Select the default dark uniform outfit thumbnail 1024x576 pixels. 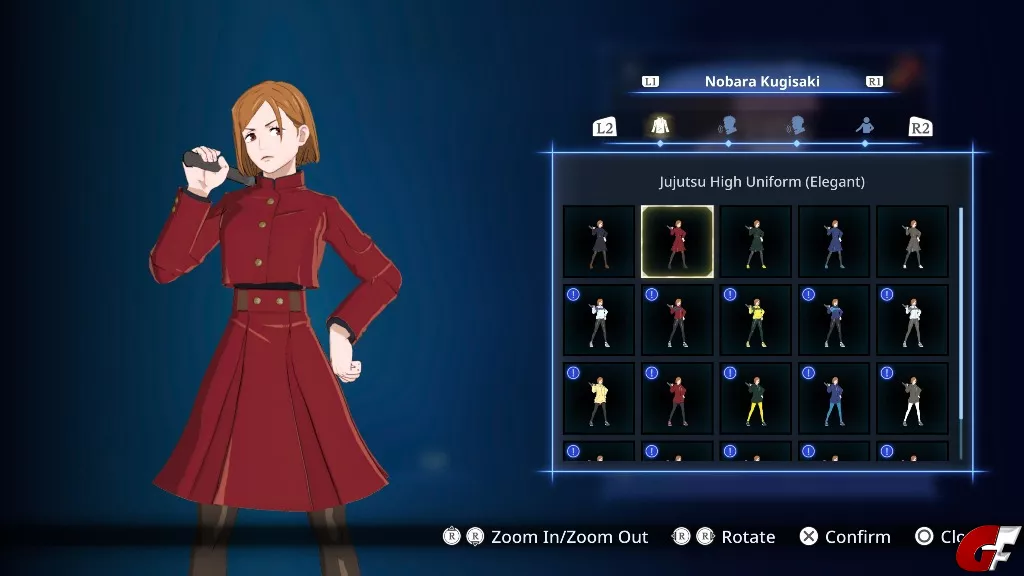(599, 242)
